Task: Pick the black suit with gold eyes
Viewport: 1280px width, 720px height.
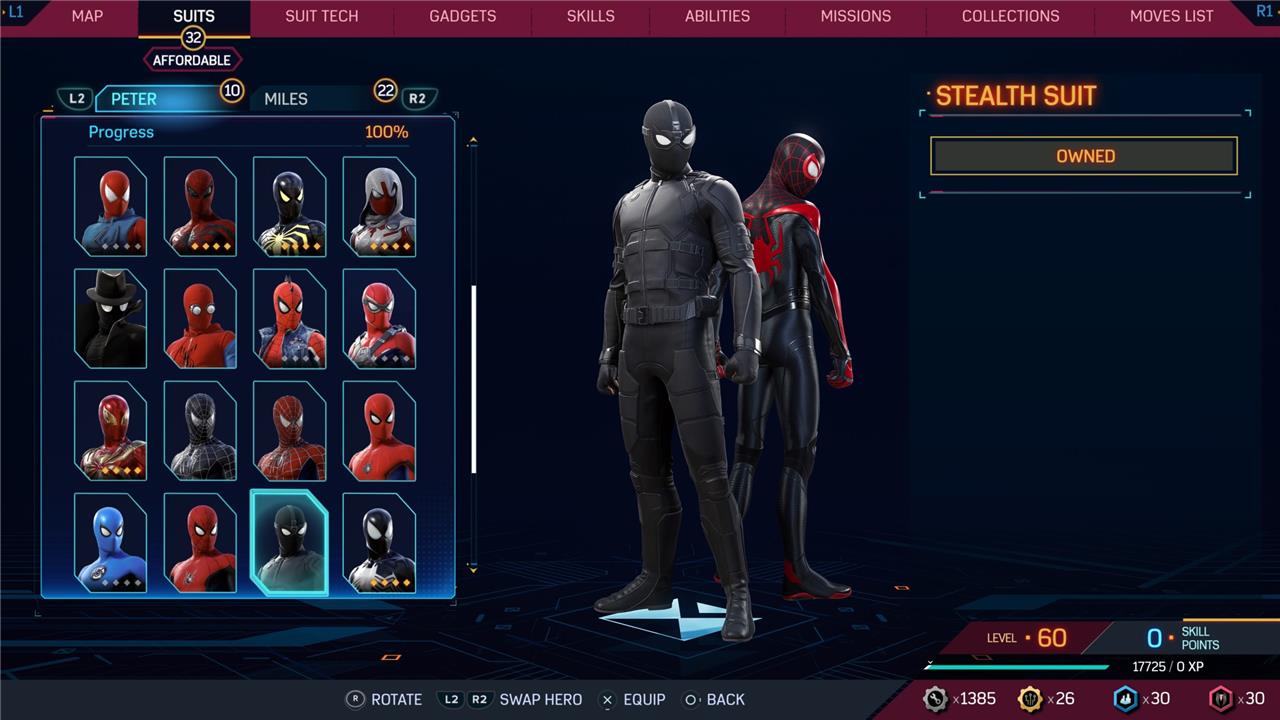Action: pyautogui.click(x=289, y=206)
